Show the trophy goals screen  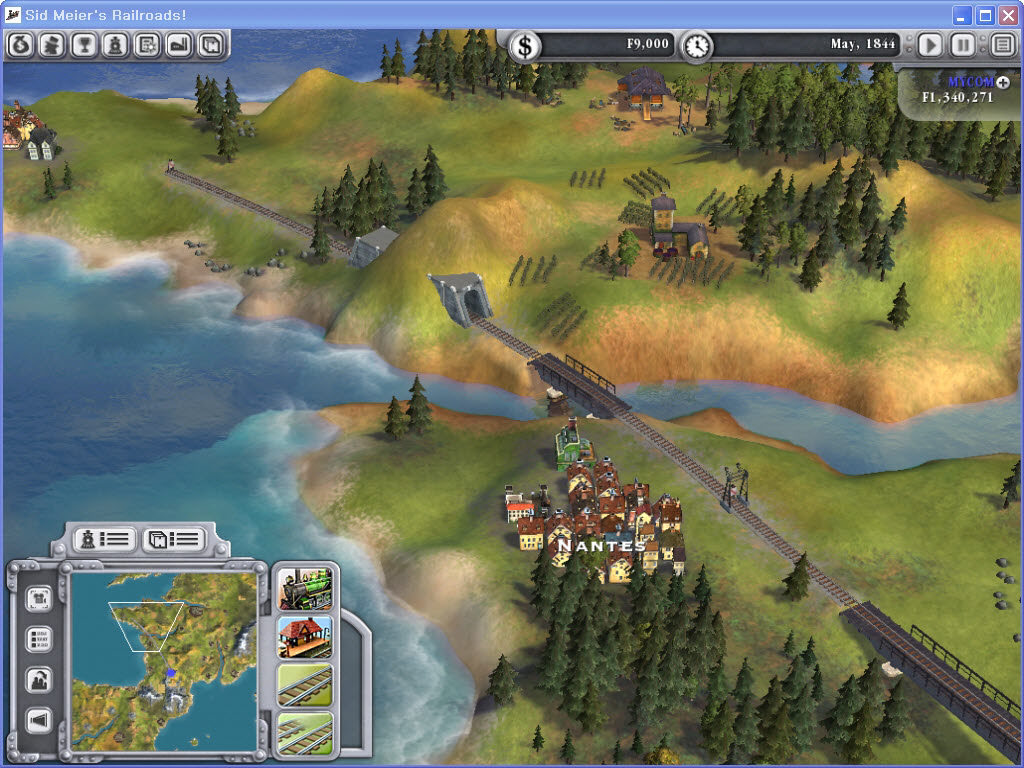coord(84,45)
